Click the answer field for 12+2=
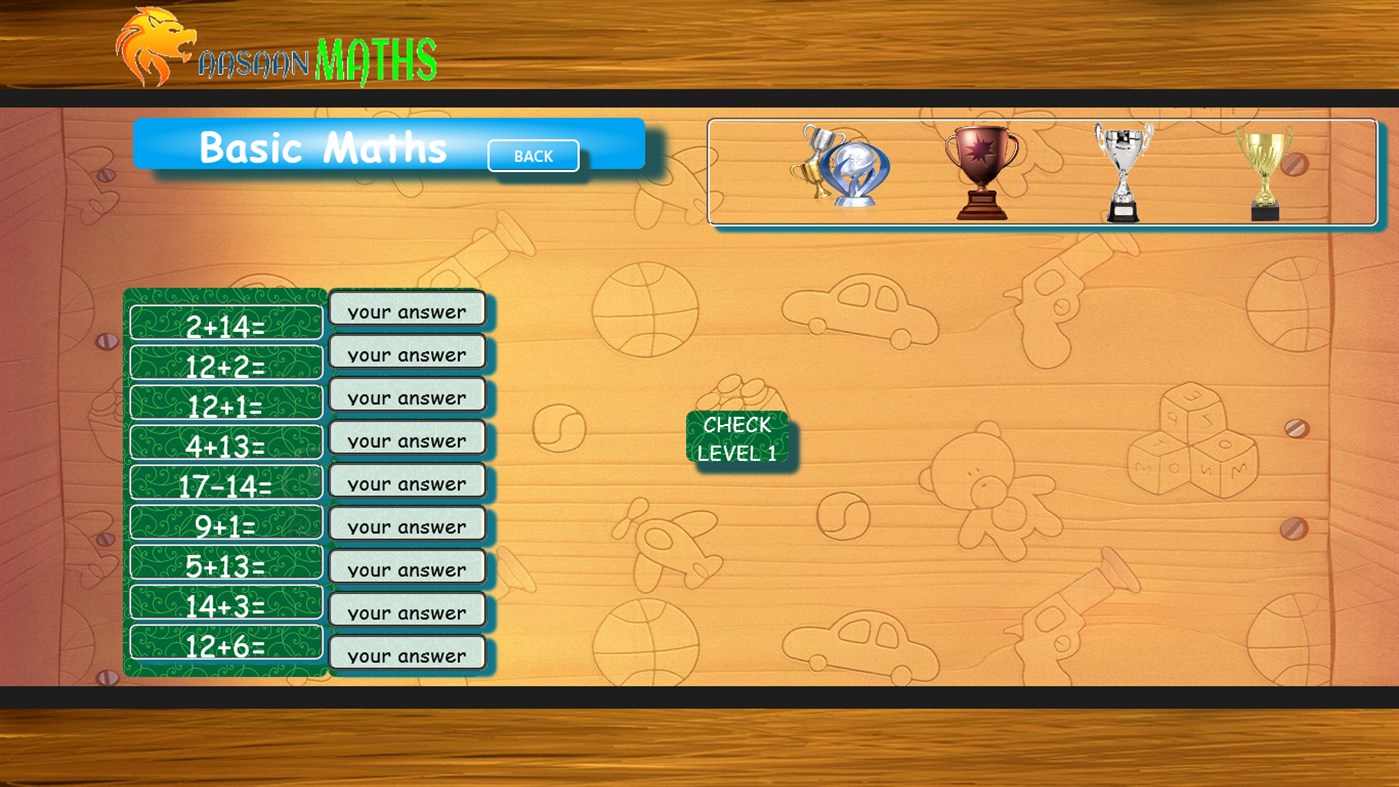 coord(406,354)
